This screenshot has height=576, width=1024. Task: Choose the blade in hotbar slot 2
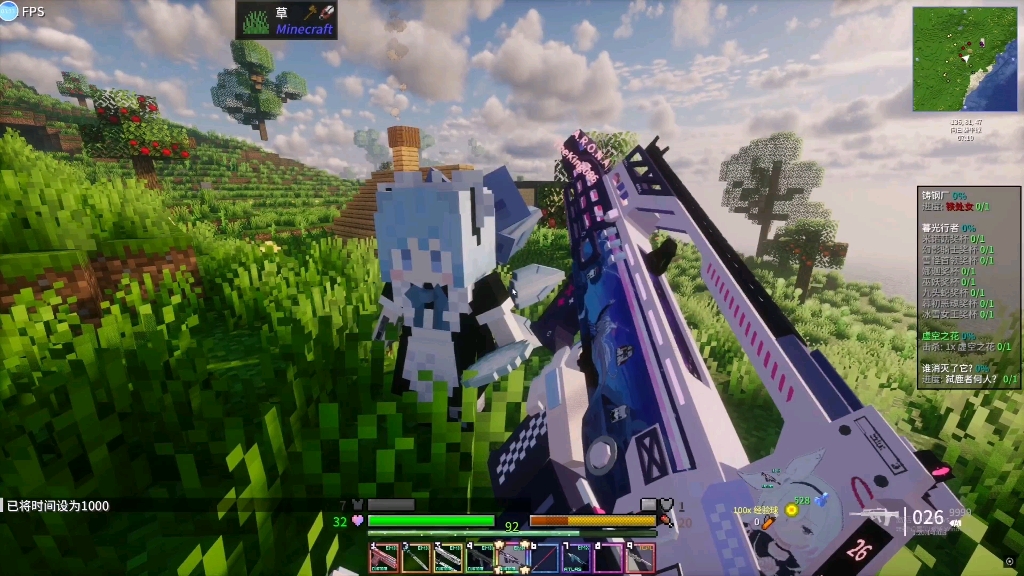click(x=415, y=558)
